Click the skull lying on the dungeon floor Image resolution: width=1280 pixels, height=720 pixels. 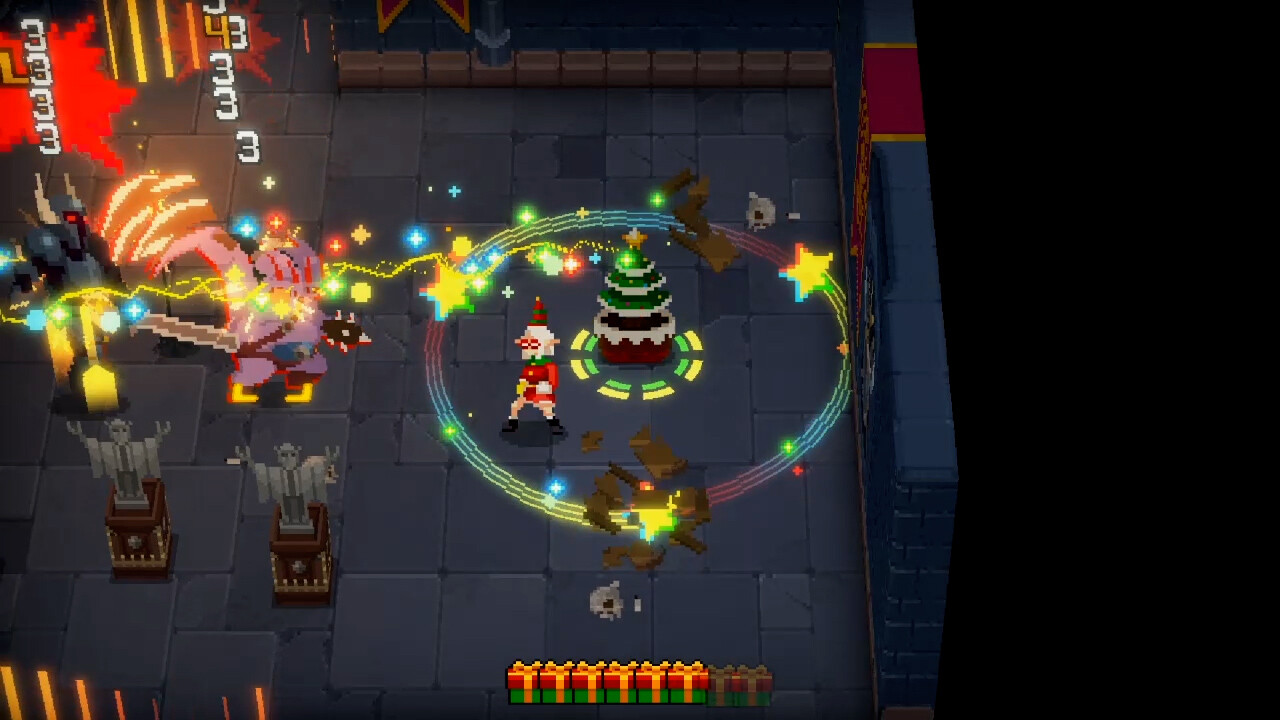pyautogui.click(x=606, y=598)
